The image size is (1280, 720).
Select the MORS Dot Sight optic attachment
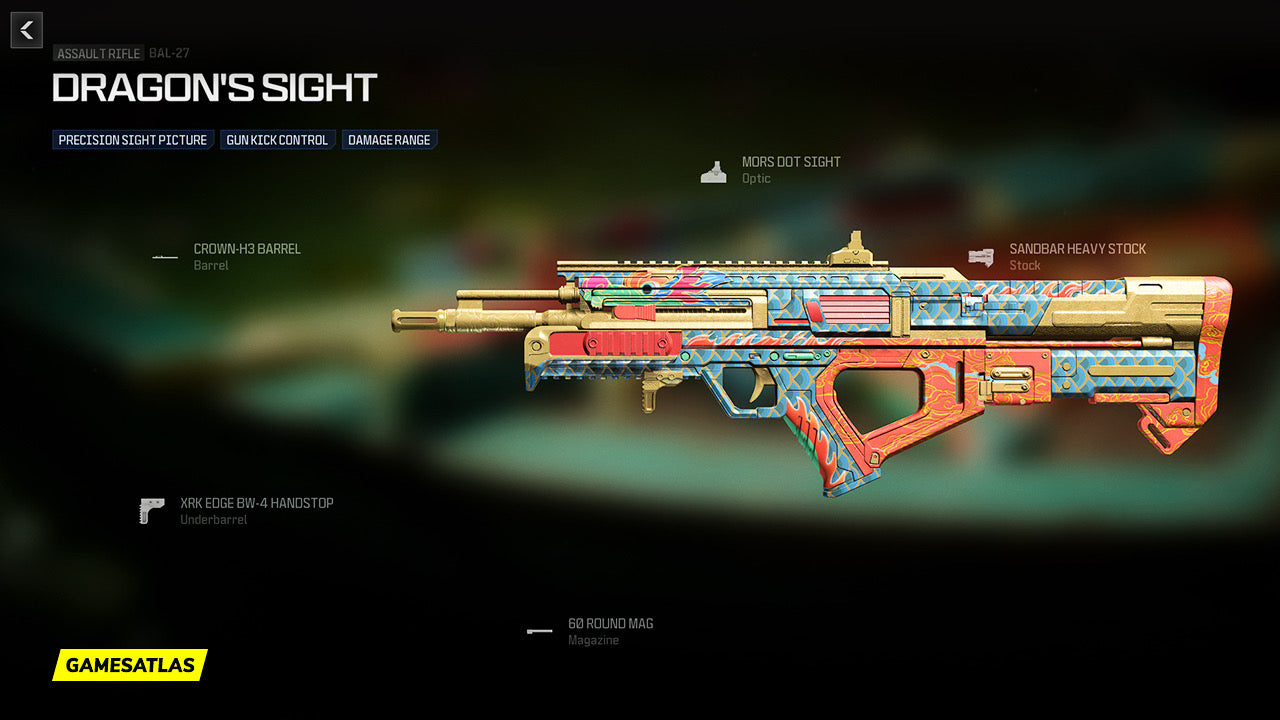coord(790,162)
